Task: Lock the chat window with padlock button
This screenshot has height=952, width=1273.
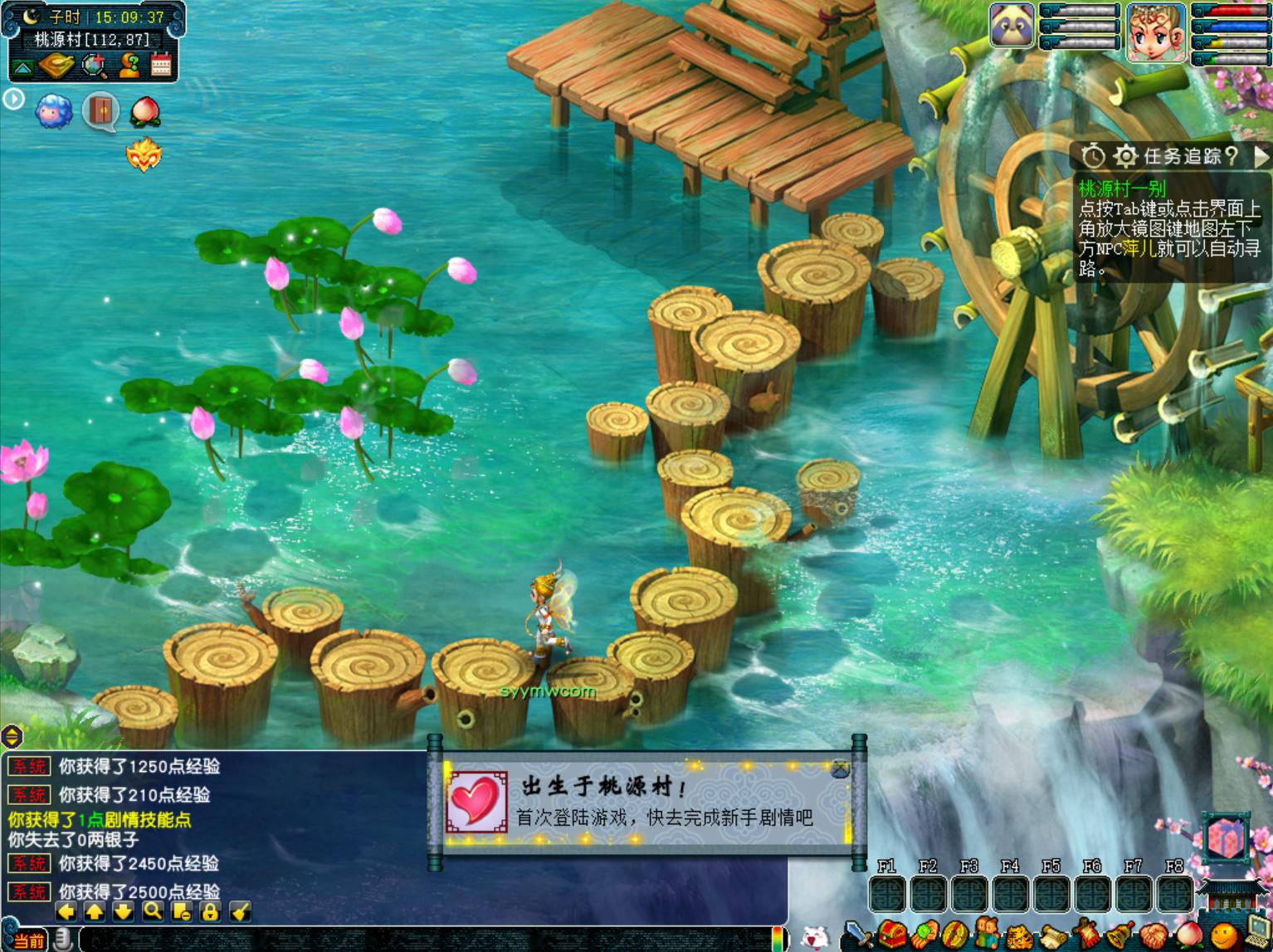Action: pos(210,912)
